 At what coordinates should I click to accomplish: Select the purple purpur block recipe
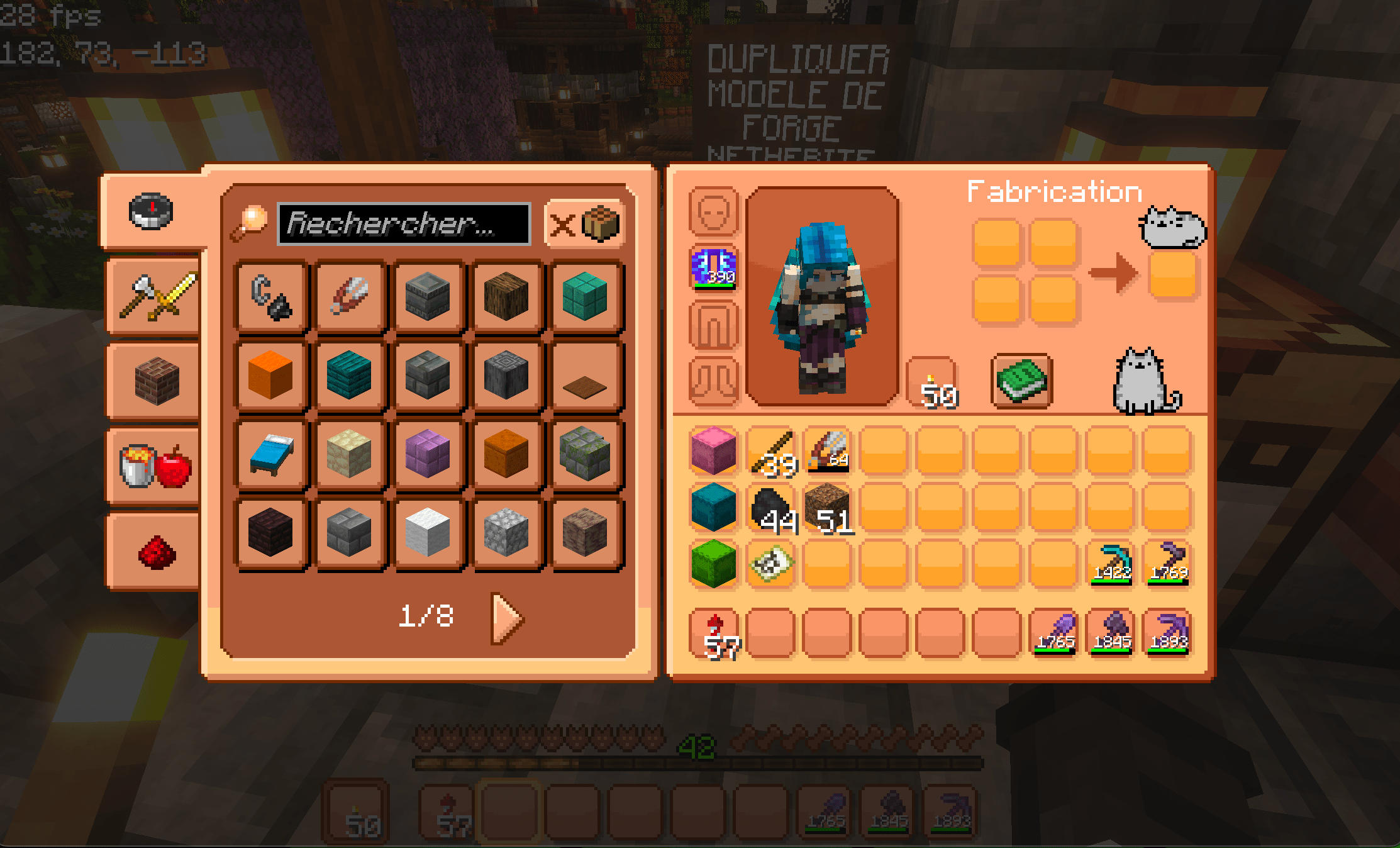[428, 454]
